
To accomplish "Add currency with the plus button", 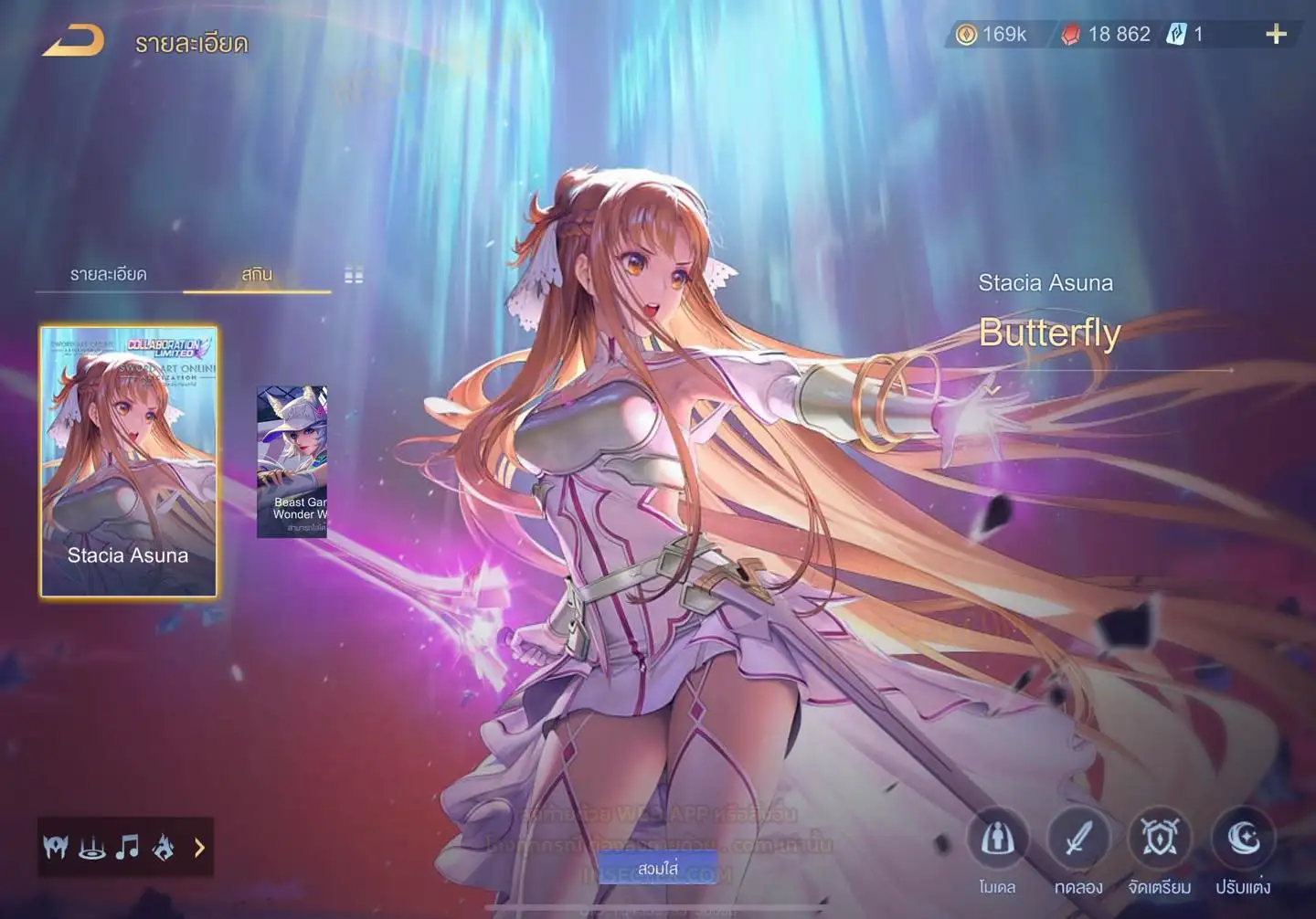I will 1276,35.
